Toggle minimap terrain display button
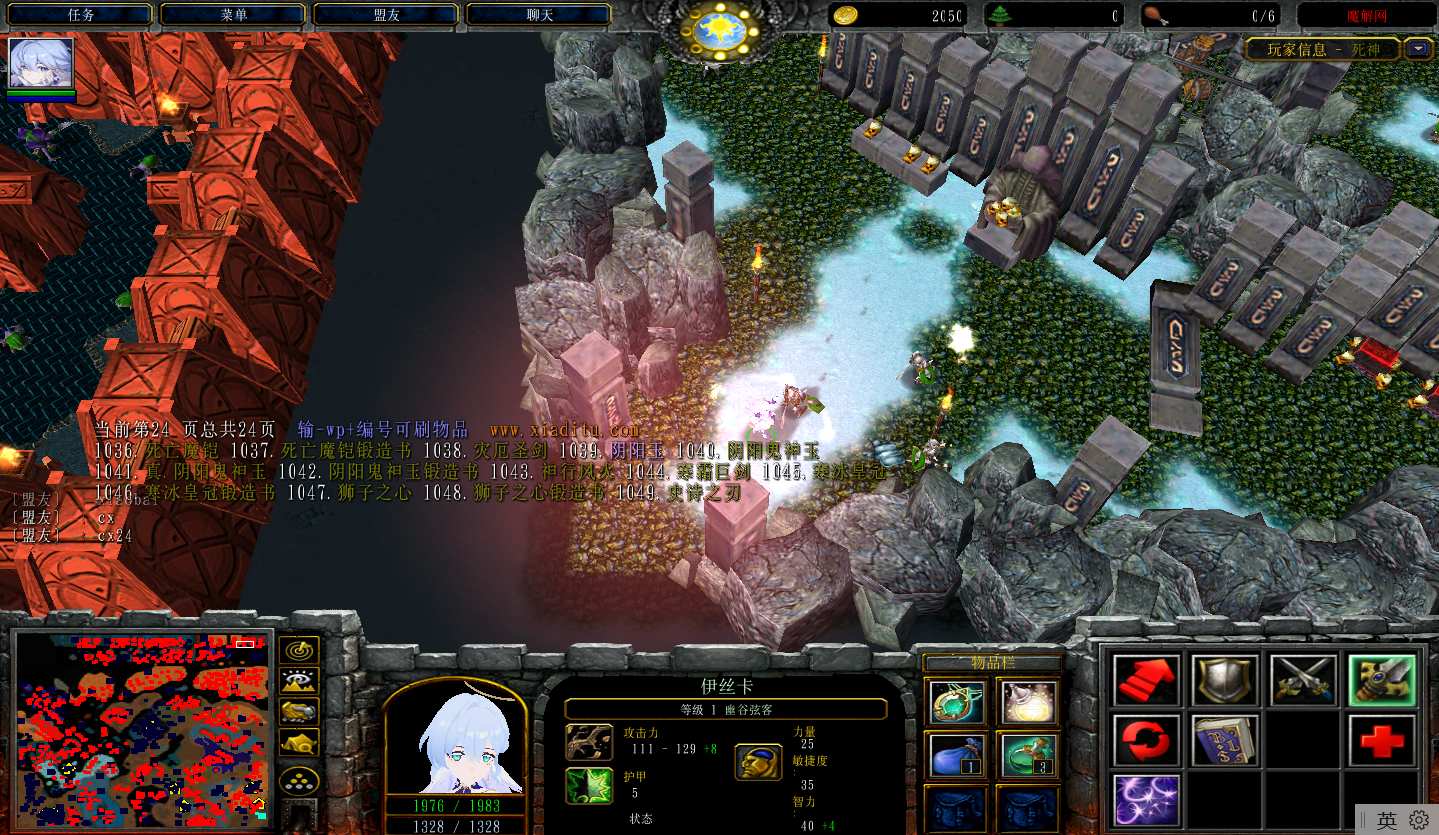The image size is (1439, 835). (299, 681)
